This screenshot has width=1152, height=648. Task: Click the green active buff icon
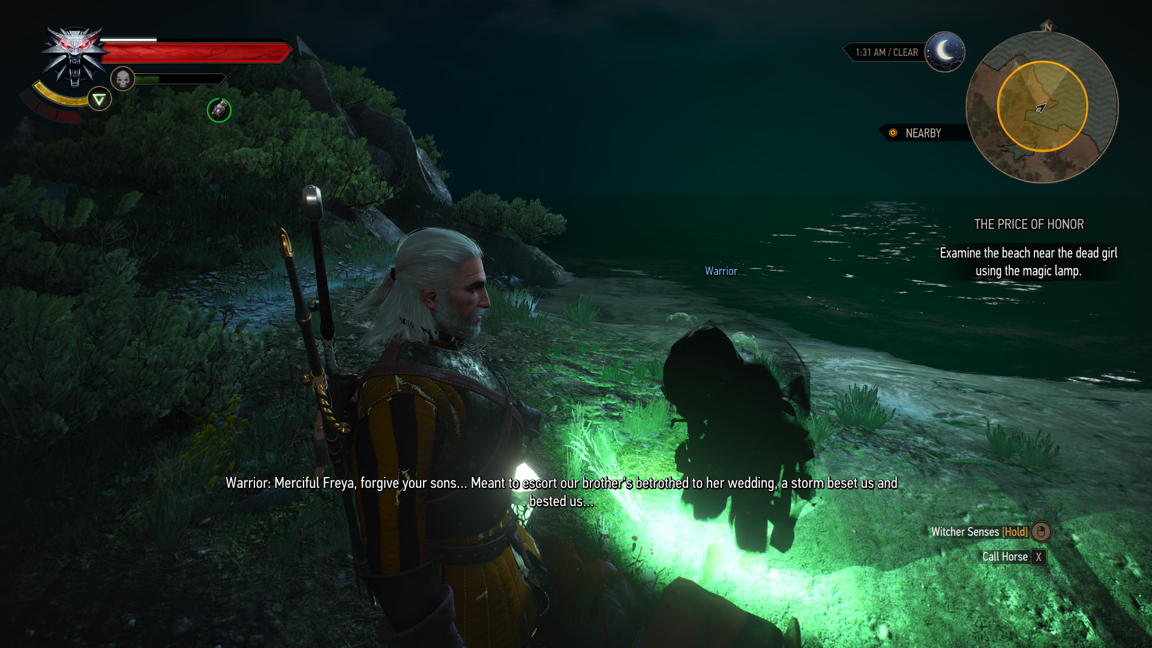[219, 110]
